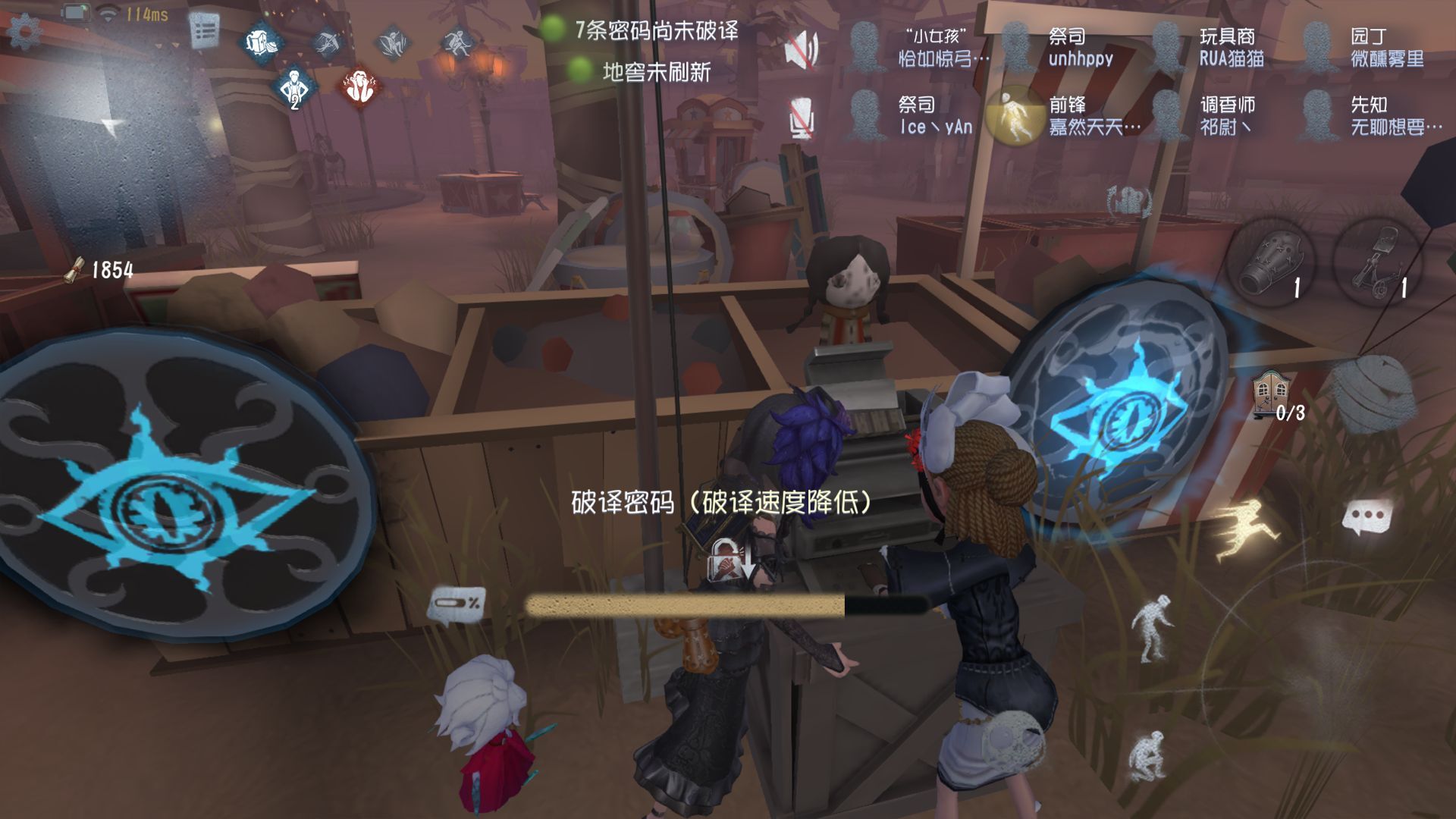Select the "小女孩" player portrait
Image resolution: width=1456 pixels, height=819 pixels.
[x=865, y=47]
